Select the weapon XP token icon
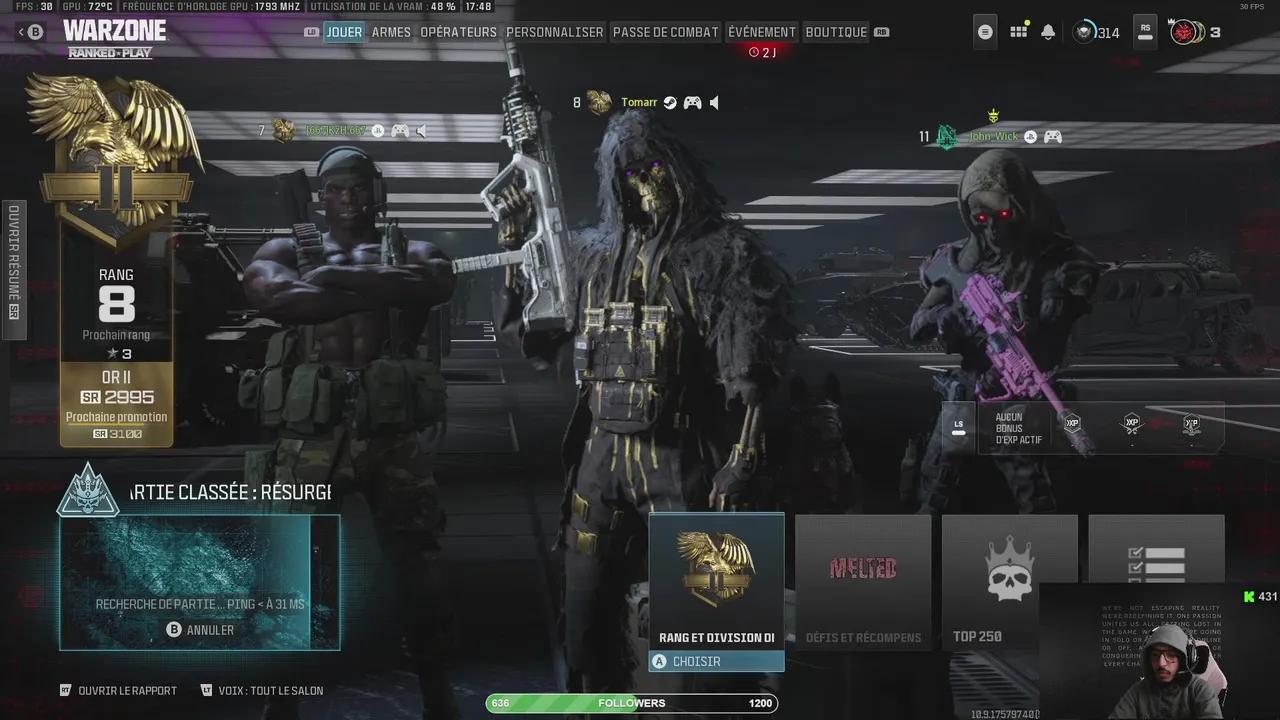Viewport: 1280px width, 720px height. [x=1133, y=425]
